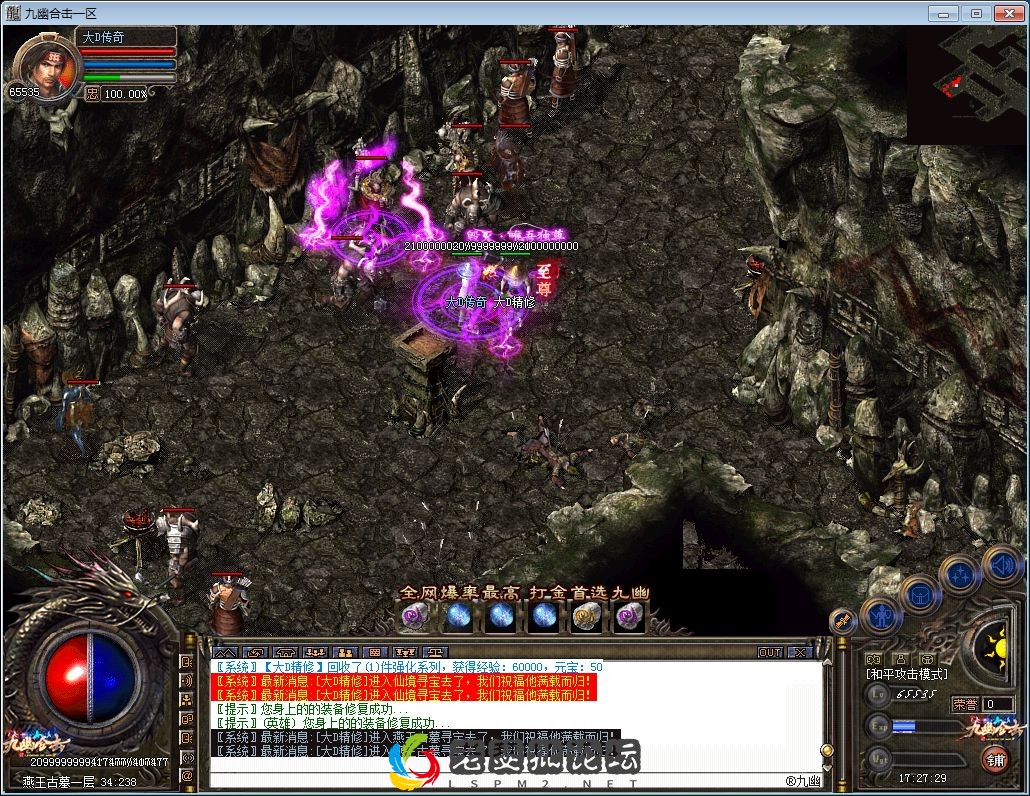Open the skills button with four stars
This screenshot has height=796, width=1030.
pyautogui.click(x=960, y=574)
